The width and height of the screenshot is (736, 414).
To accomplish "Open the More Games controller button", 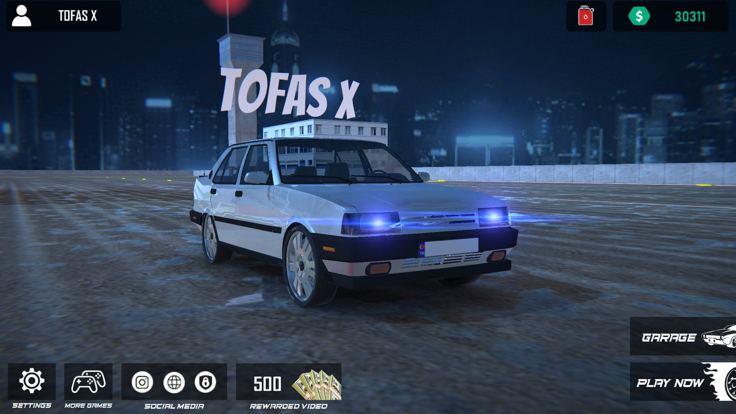I will click(88, 381).
